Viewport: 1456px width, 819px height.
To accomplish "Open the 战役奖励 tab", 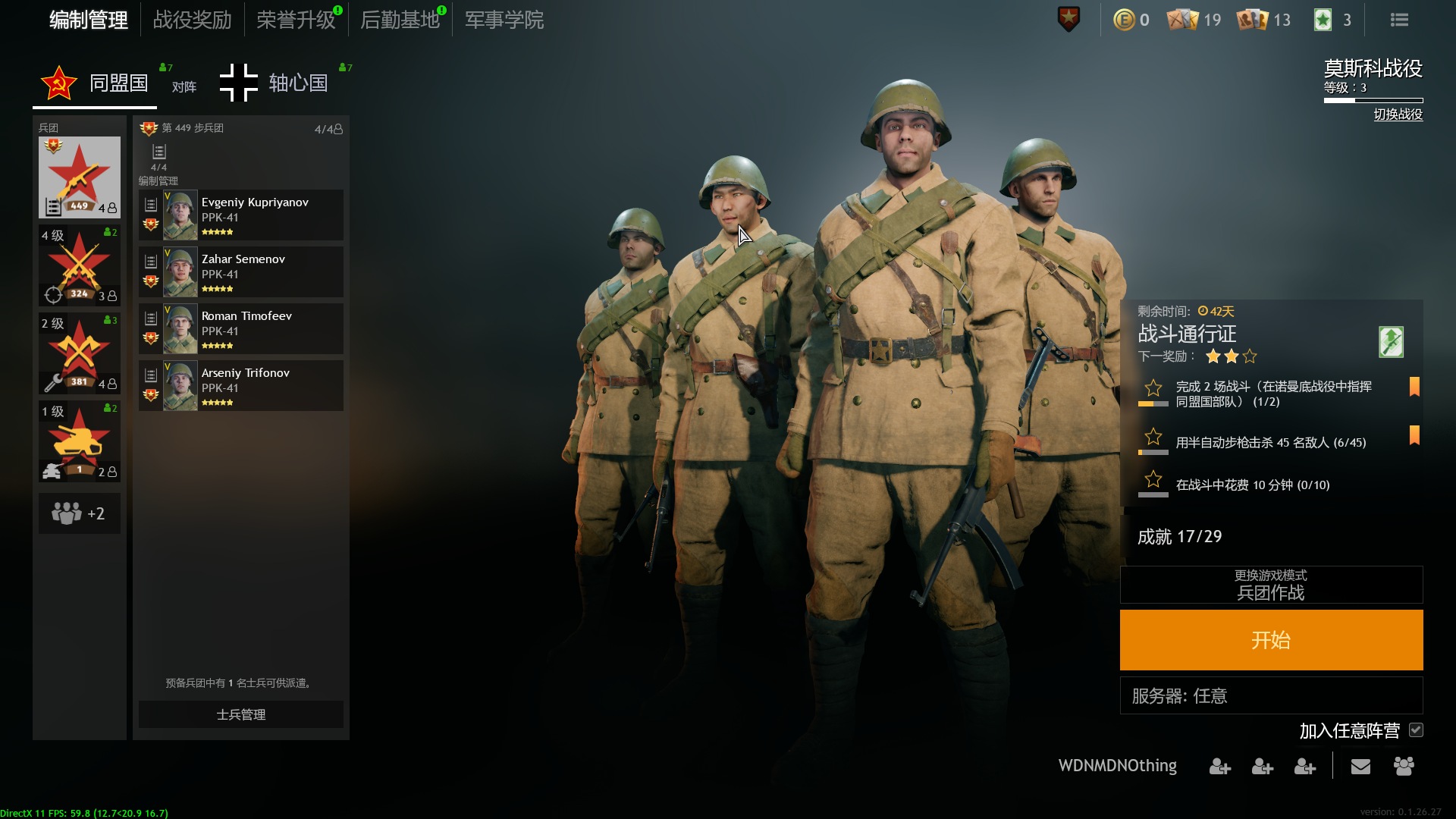I will pyautogui.click(x=192, y=20).
